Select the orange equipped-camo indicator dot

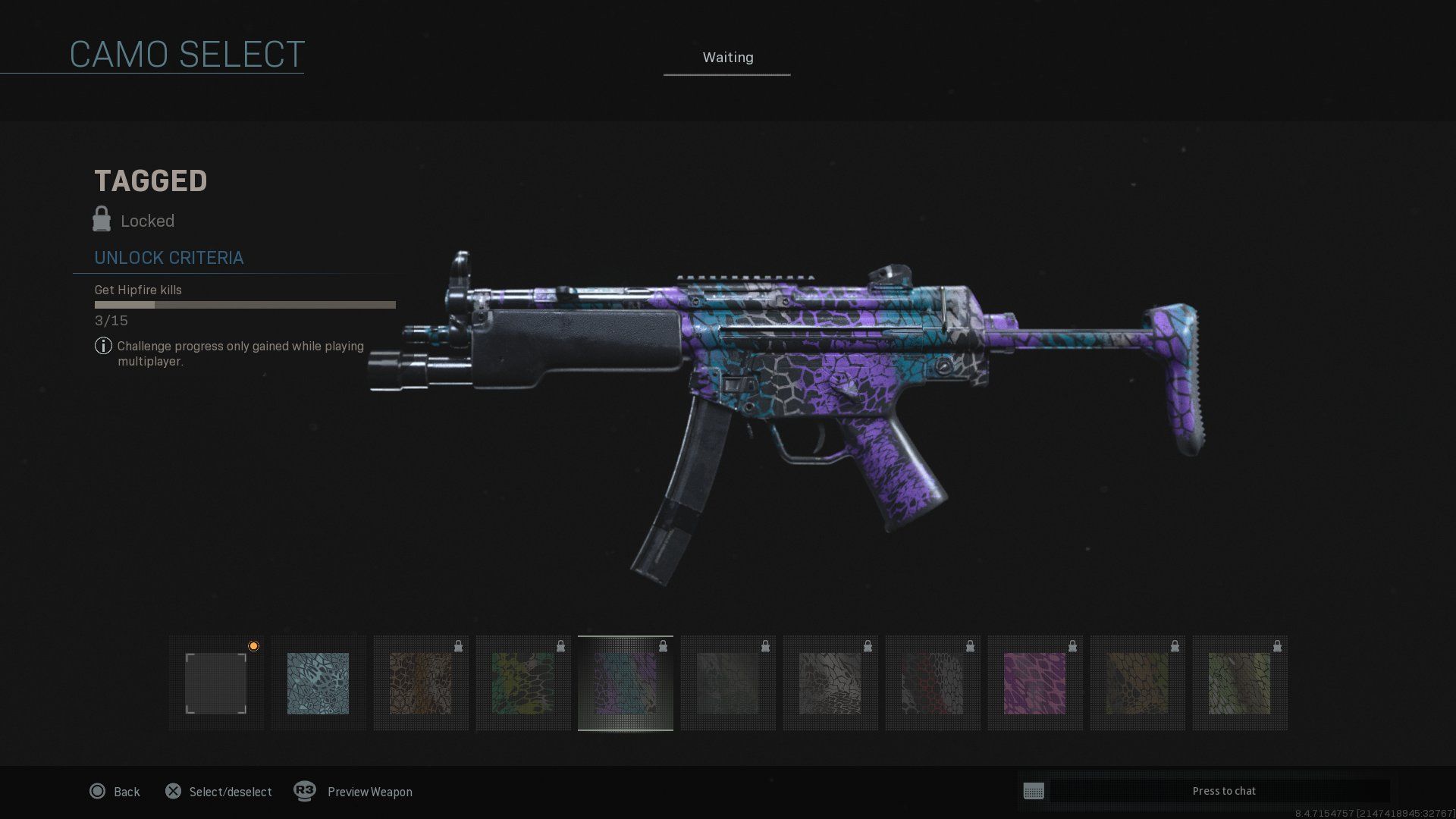point(254,645)
